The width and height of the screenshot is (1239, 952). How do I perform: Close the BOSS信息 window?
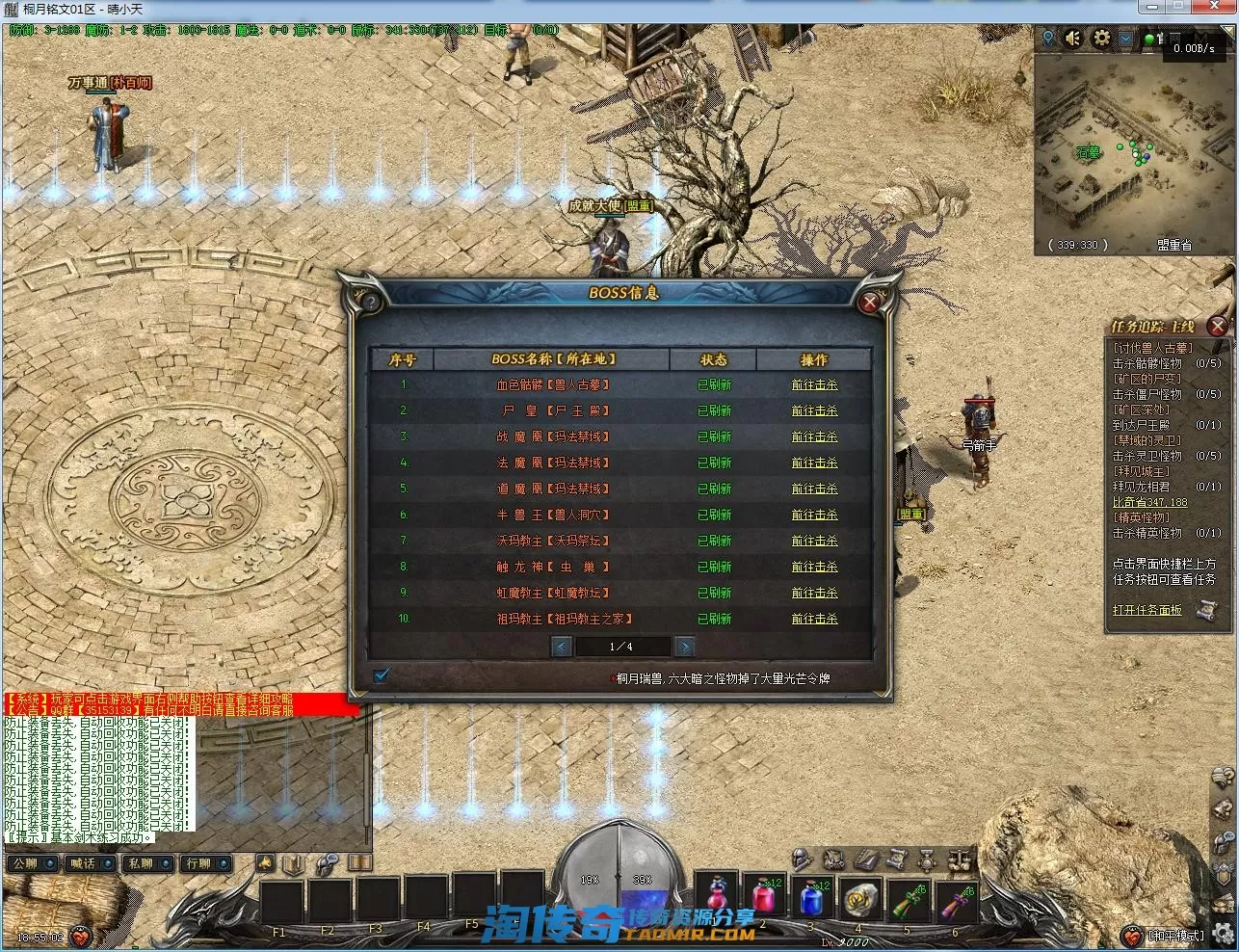pos(870,303)
